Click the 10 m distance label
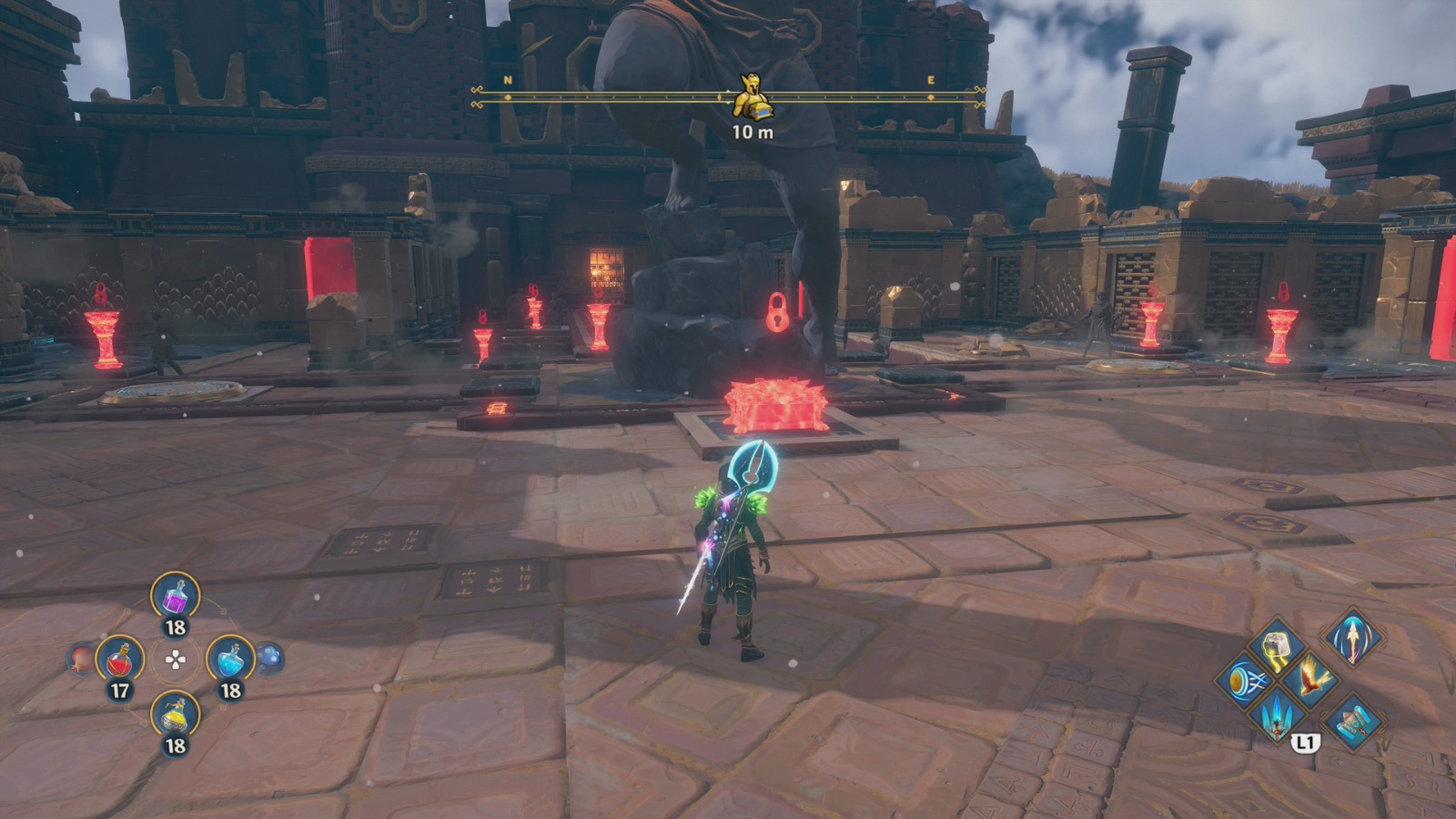Image resolution: width=1456 pixels, height=819 pixels. [x=752, y=133]
